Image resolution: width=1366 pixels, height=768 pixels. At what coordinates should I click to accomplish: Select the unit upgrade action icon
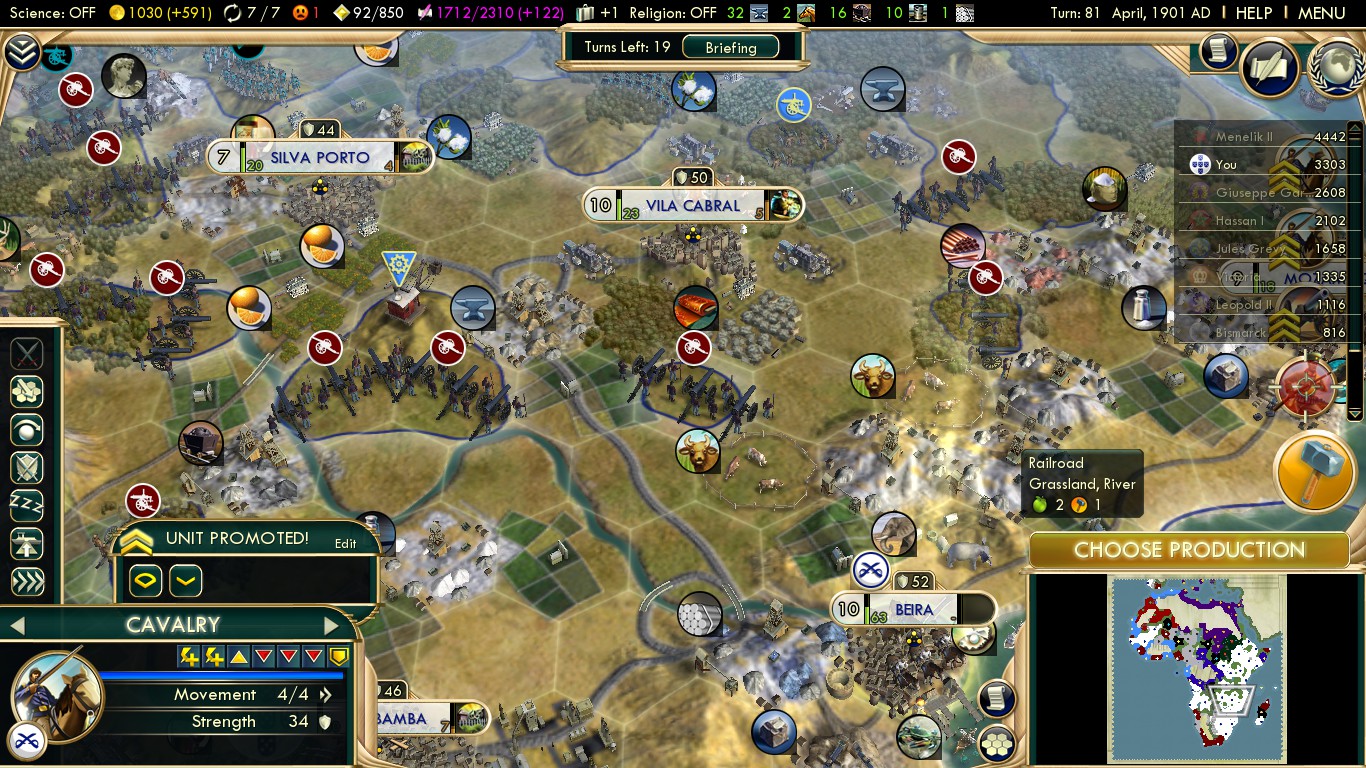click(27, 543)
